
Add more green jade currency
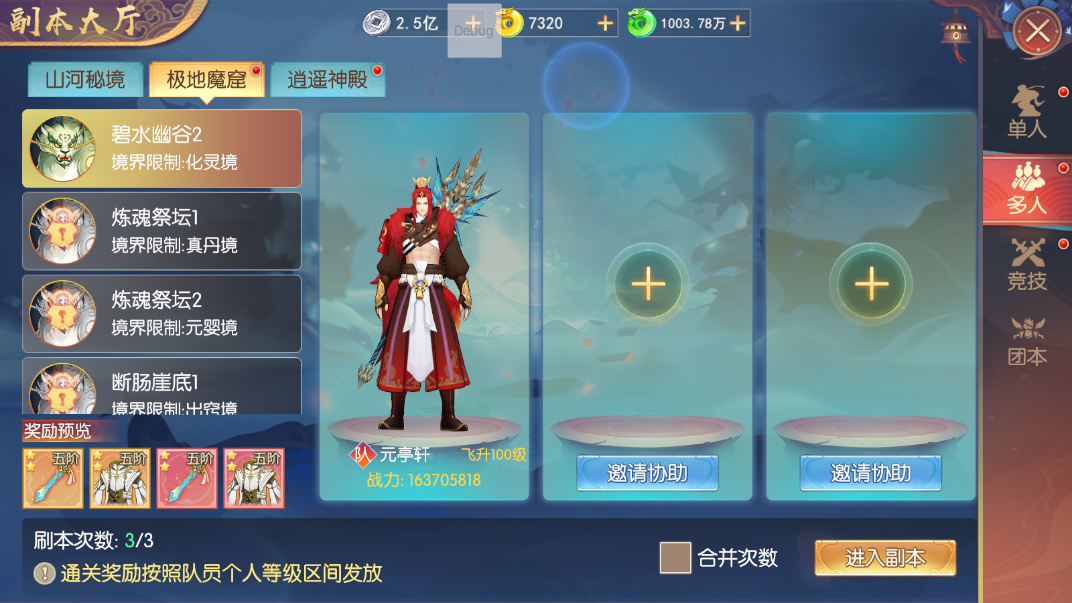pyautogui.click(x=738, y=23)
